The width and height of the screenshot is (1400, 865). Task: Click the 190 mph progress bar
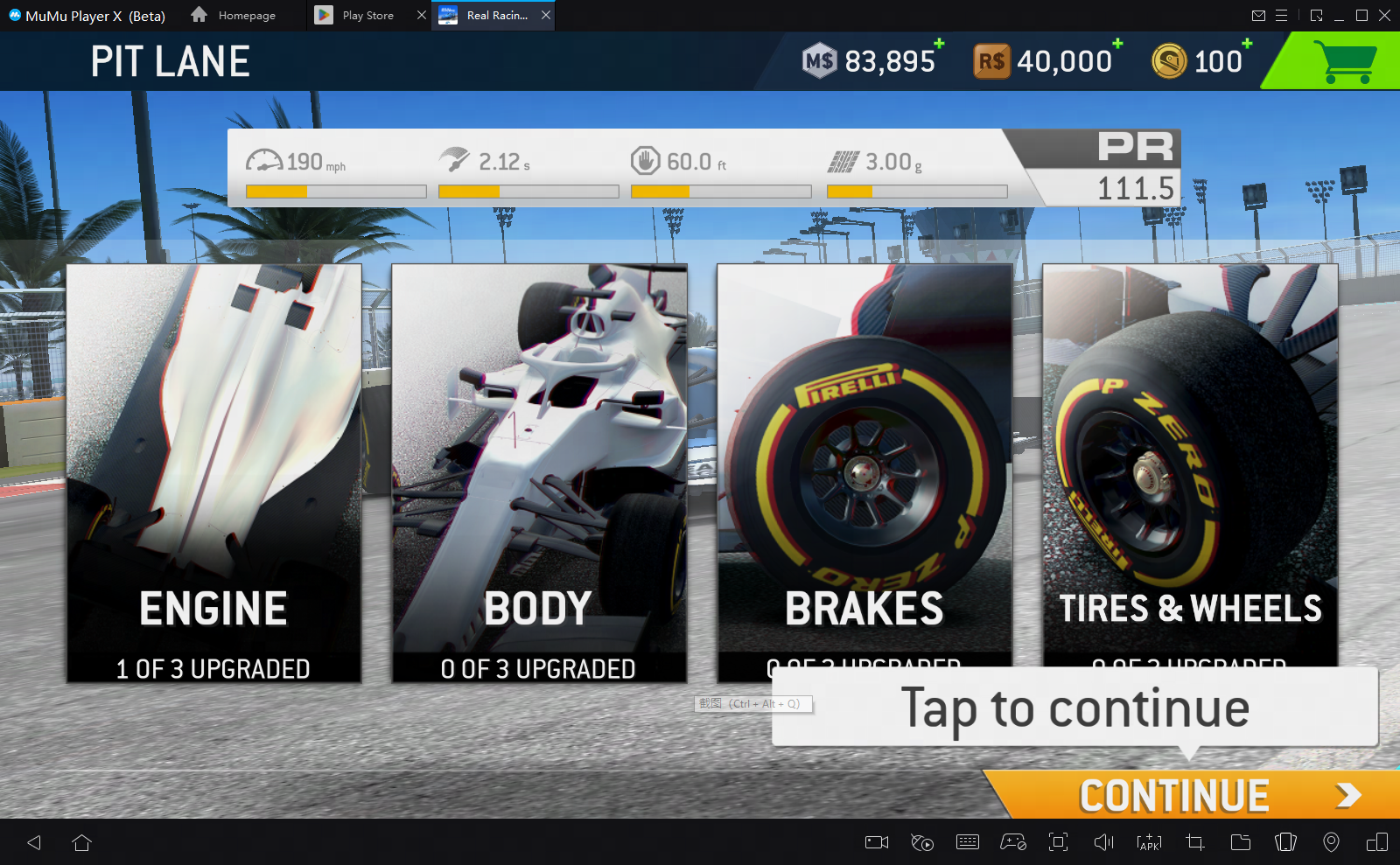tap(335, 191)
